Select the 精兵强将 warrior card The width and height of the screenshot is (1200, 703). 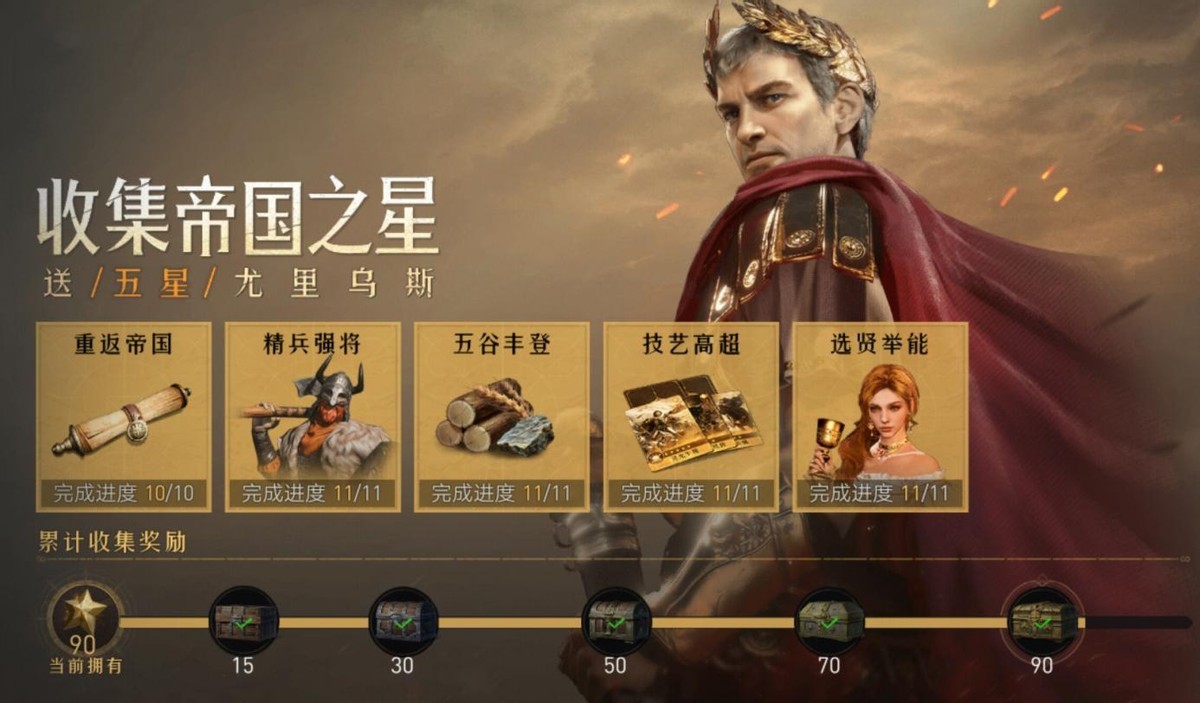pyautogui.click(x=313, y=417)
